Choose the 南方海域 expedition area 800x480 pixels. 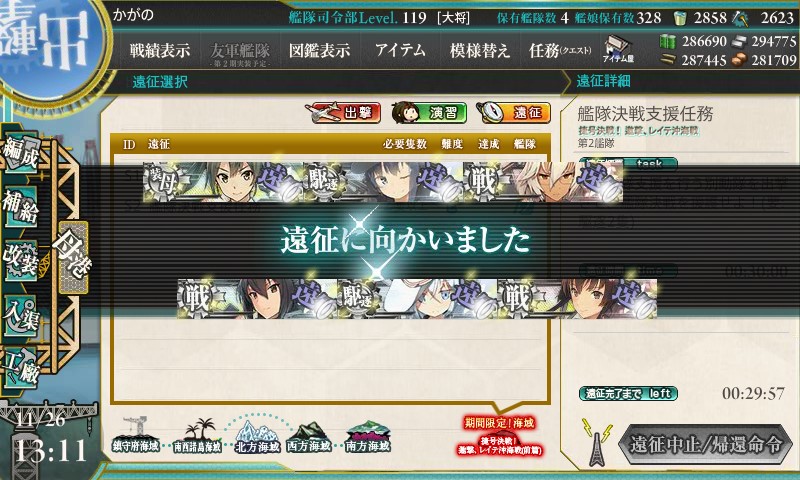[x=367, y=434]
